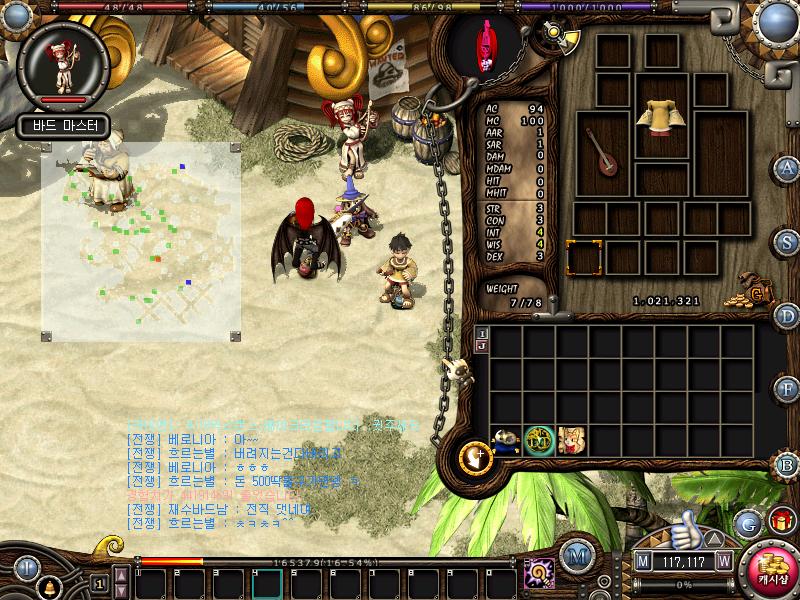Viewport: 800px width, 600px height.
Task: Select the round G button
Action: (x=748, y=522)
